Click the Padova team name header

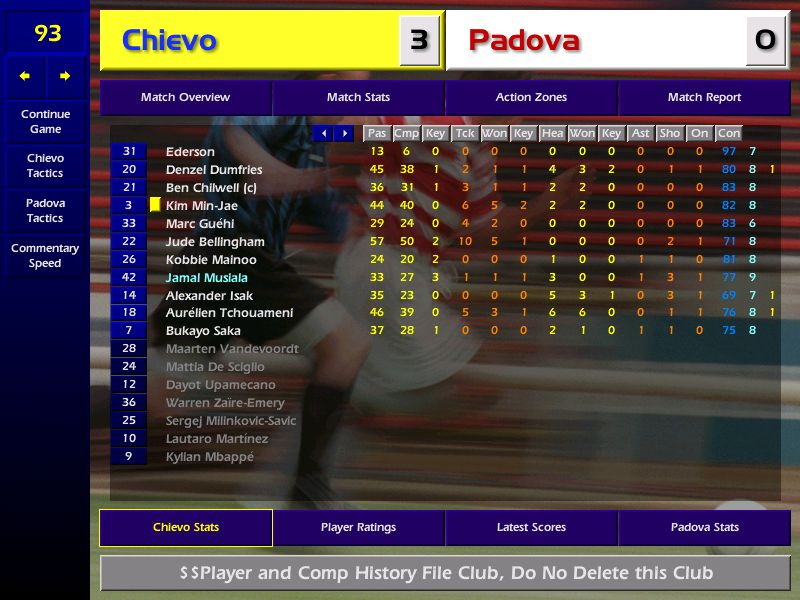[525, 40]
